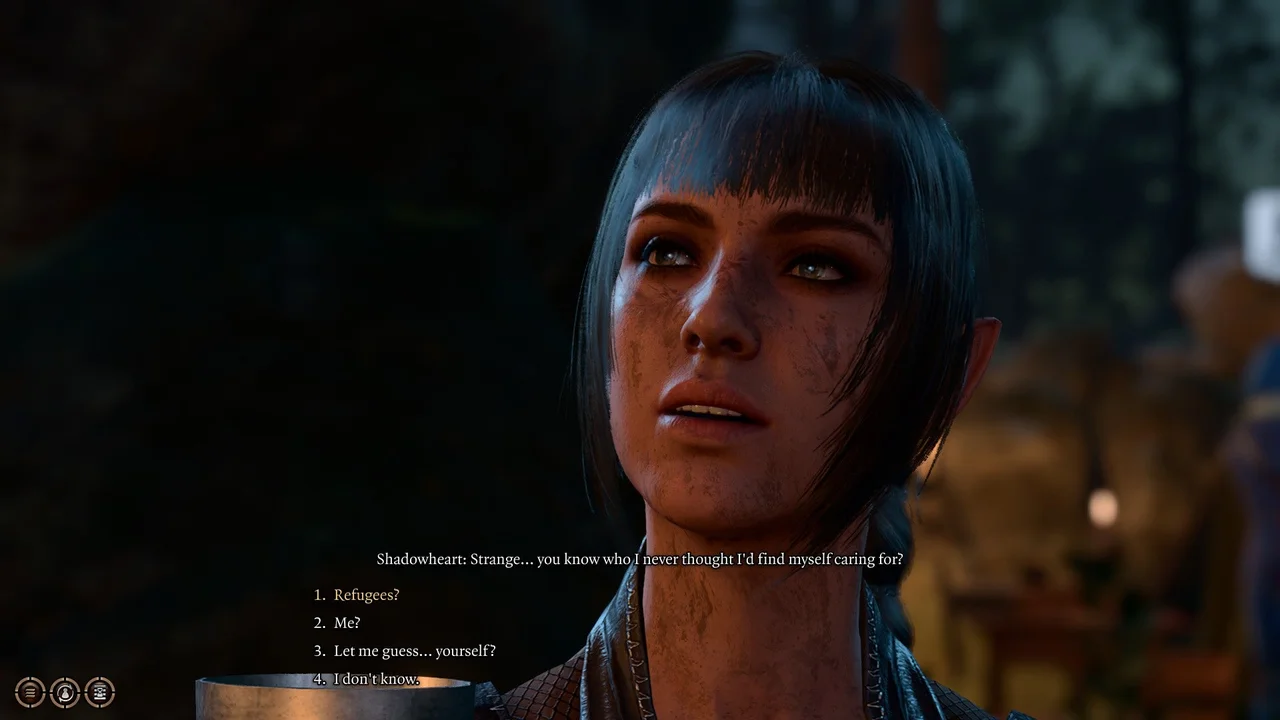Screen dimensions: 1280x720
Task: Click the number 3 beside the guess option
Action: coord(317,650)
